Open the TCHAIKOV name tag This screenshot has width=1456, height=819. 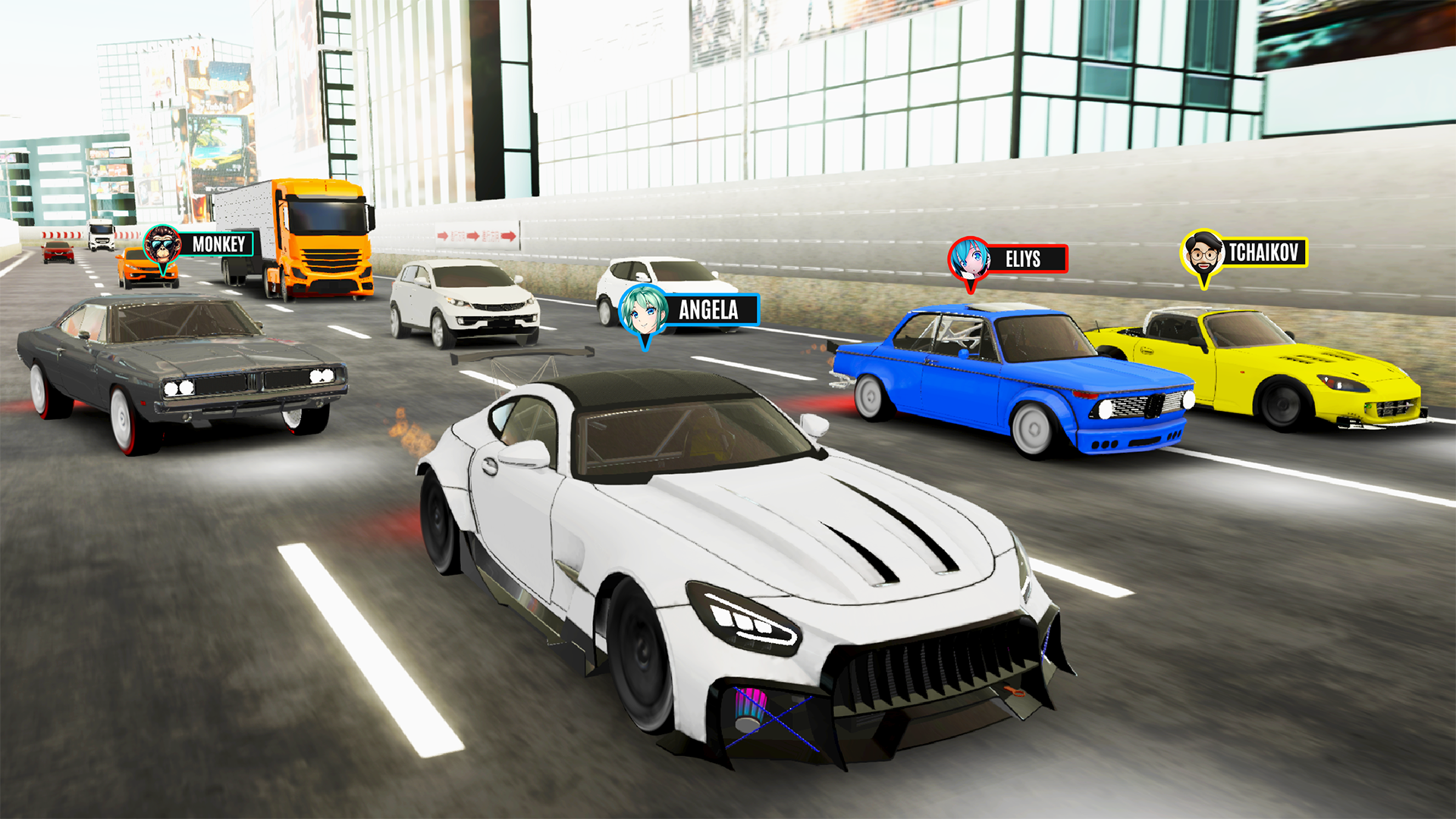click(1265, 251)
